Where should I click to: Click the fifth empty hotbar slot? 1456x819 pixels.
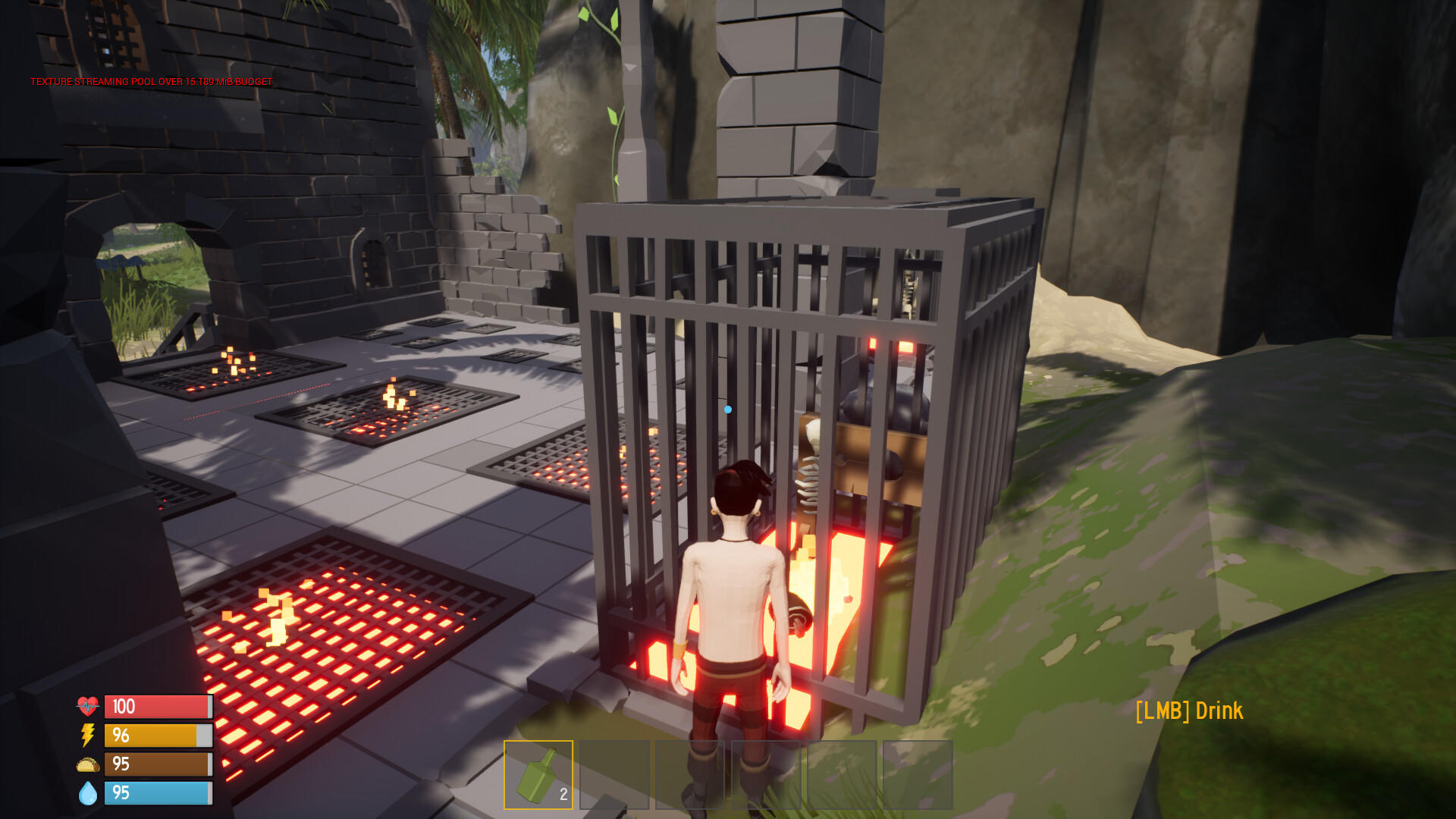click(842, 775)
